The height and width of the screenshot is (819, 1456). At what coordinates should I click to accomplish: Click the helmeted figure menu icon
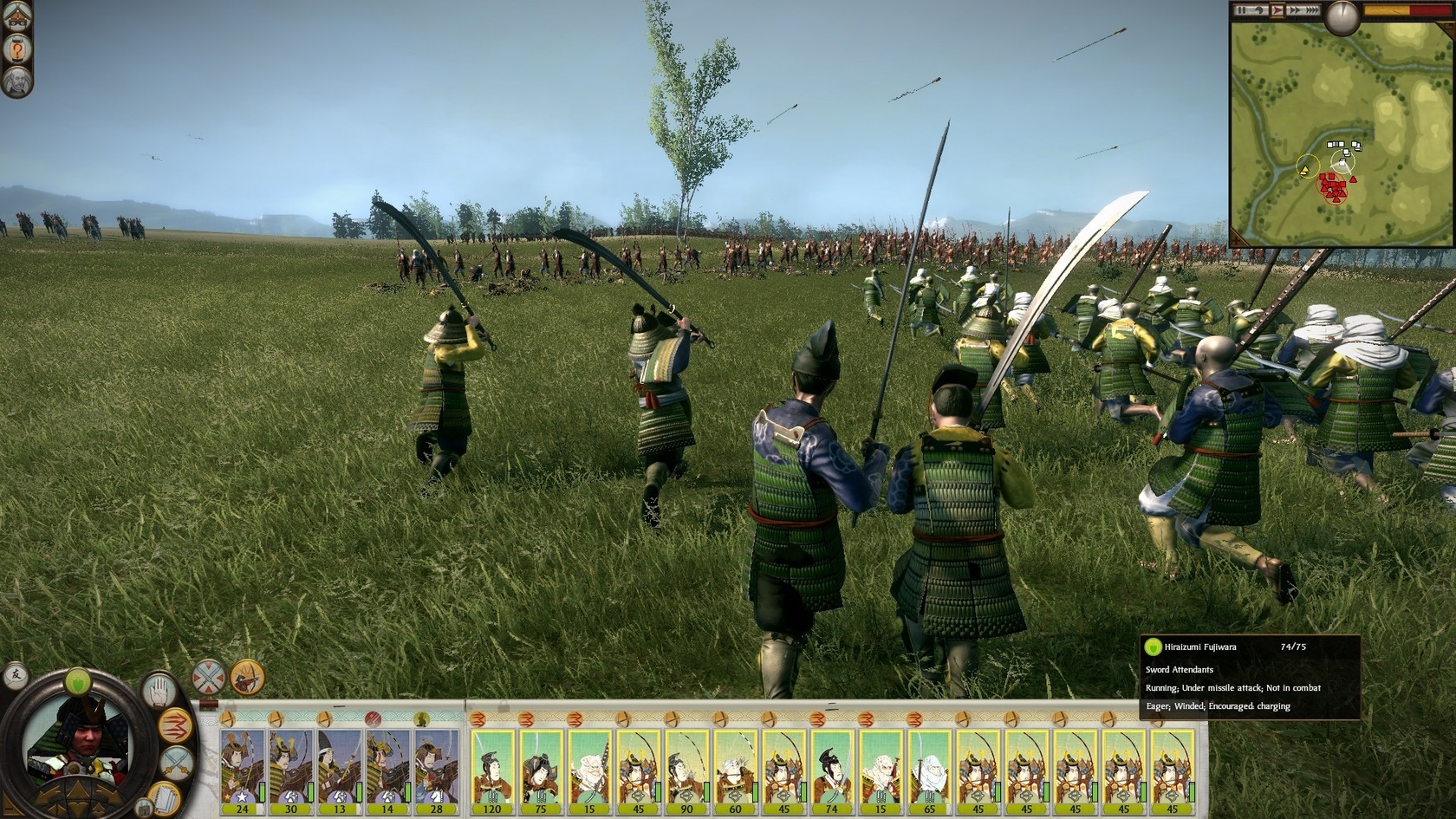pyautogui.click(x=16, y=16)
